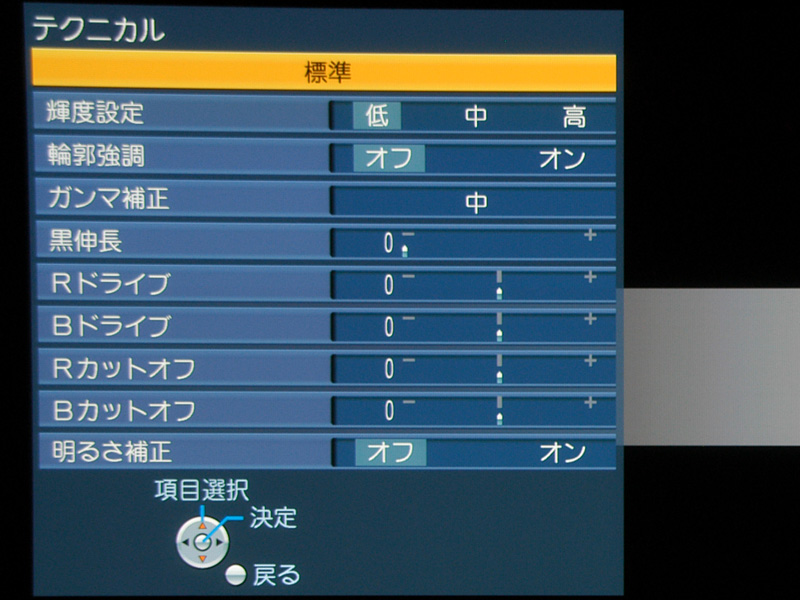800x600 pixels.
Task: Turn 明るさ補正 to オン
Action: tap(562, 452)
